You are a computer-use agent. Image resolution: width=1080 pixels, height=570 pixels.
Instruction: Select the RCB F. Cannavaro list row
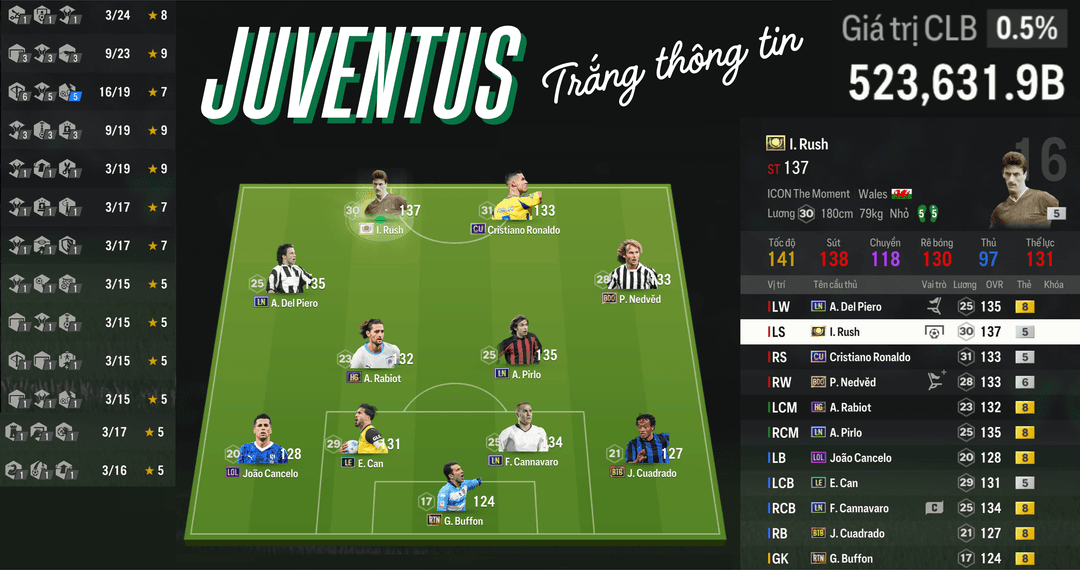pyautogui.click(x=909, y=508)
